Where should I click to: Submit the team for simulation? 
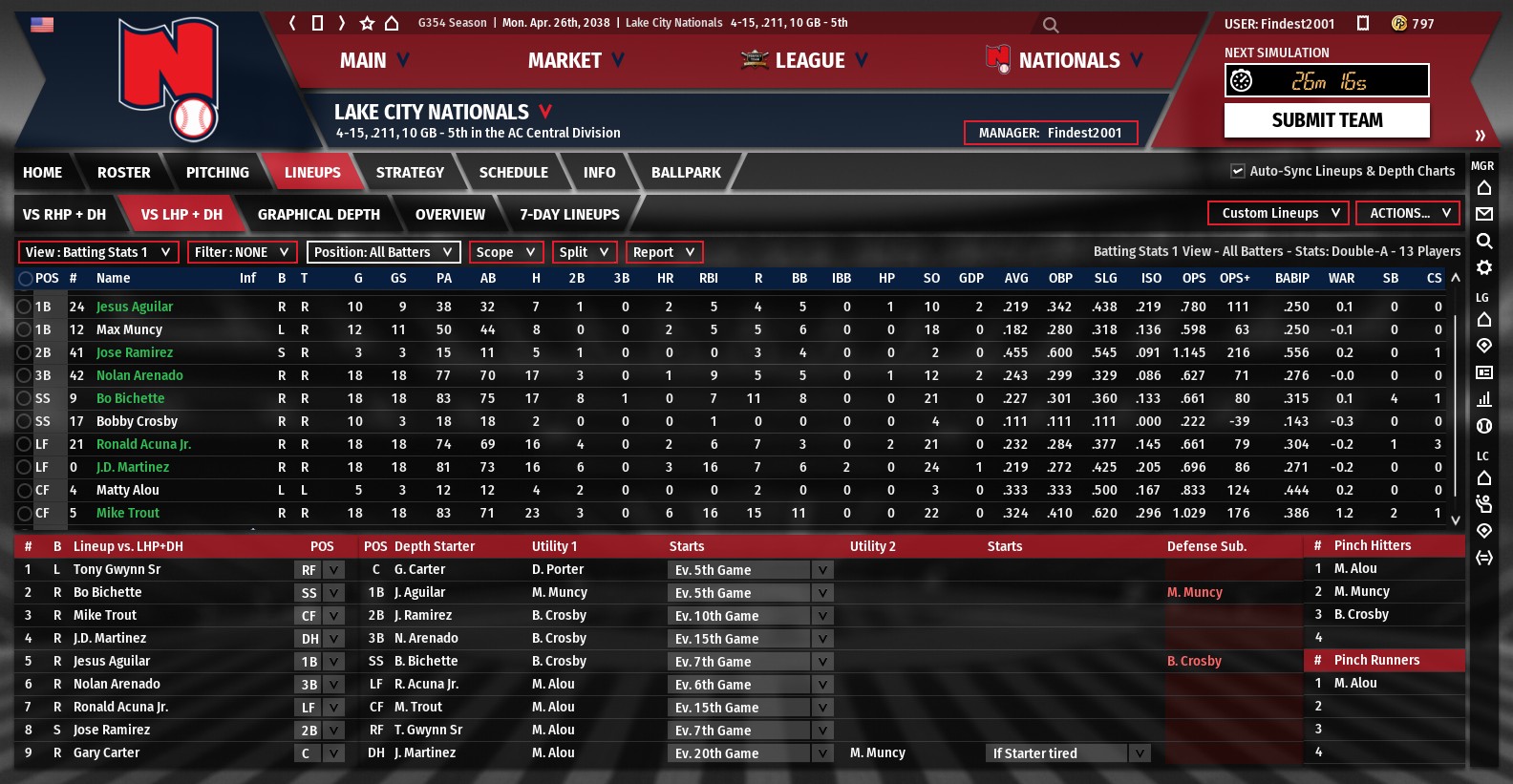[x=1327, y=120]
